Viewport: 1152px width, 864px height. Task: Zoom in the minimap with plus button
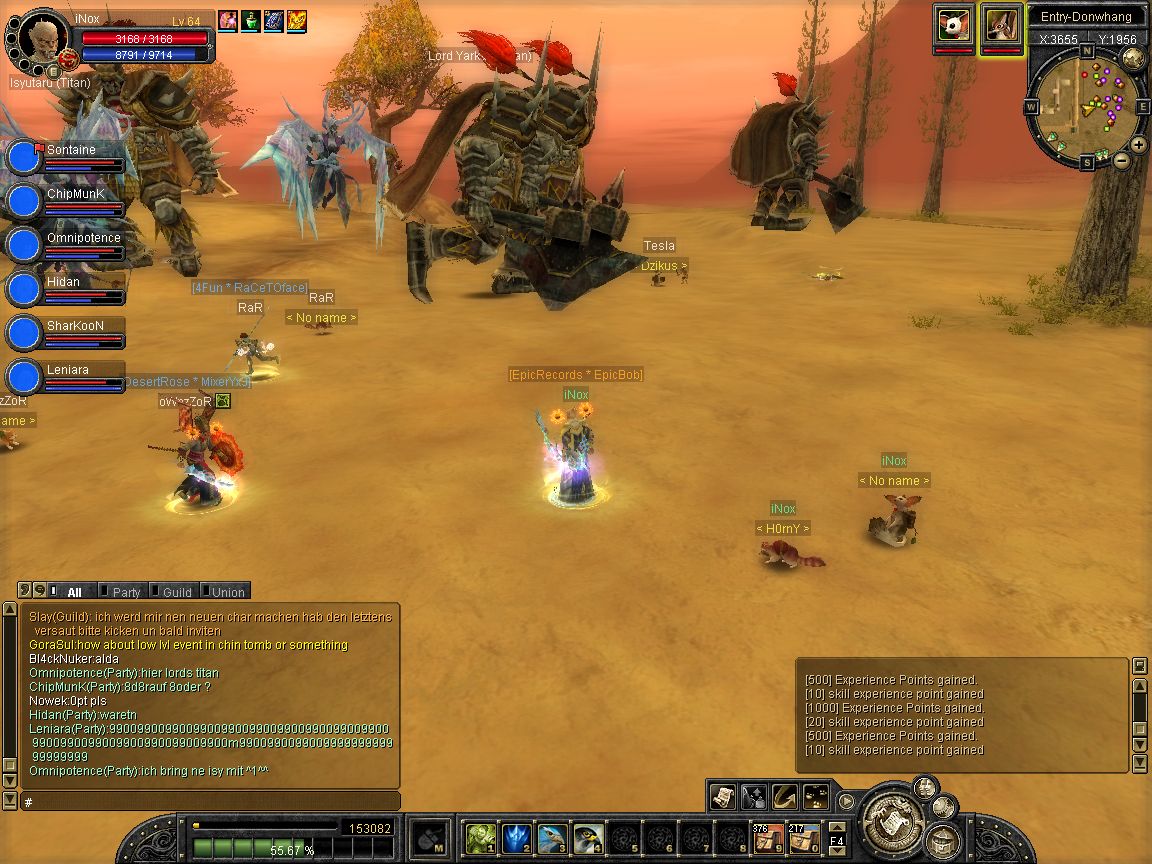tap(1140, 145)
